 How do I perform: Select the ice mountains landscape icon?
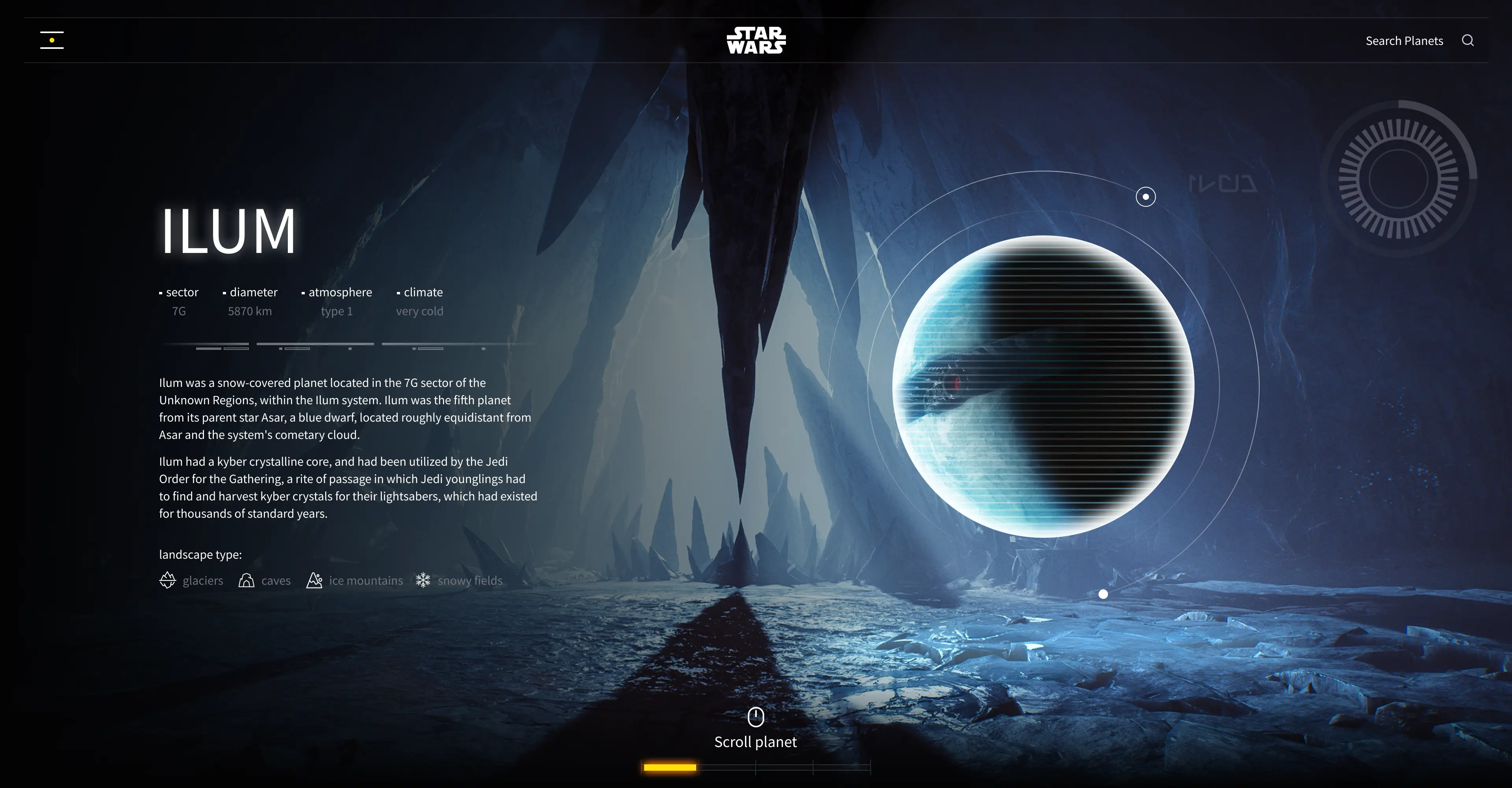[315, 580]
